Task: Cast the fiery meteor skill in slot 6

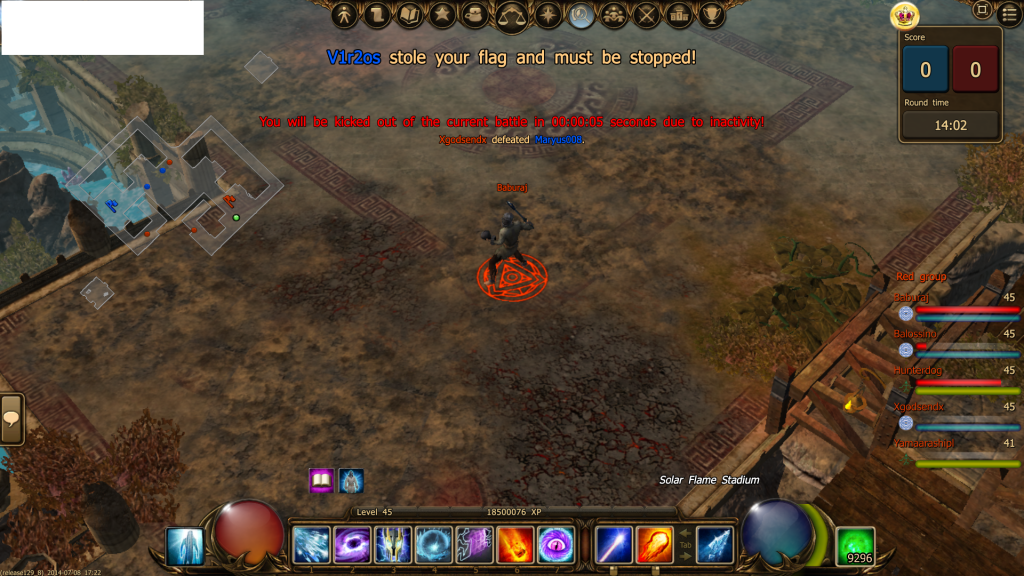Action: 515,545
